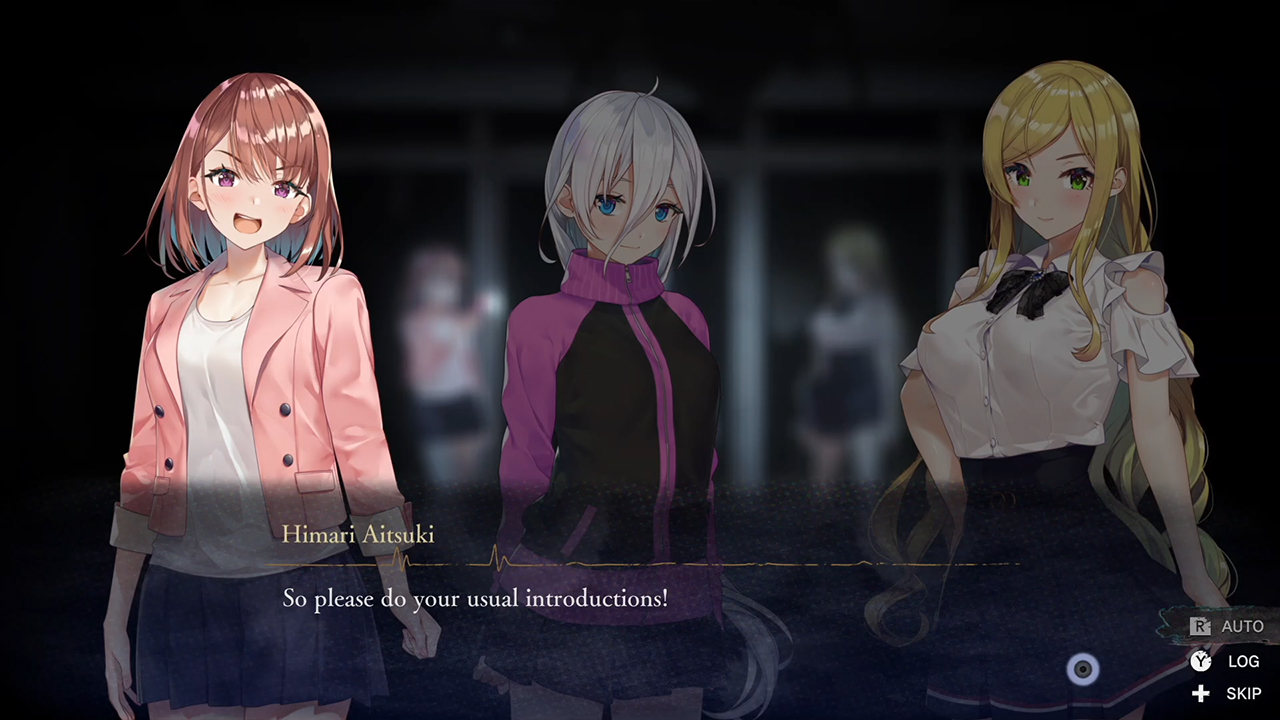Select Himari Aitsuki's name plate
This screenshot has height=720, width=1280.
click(358, 534)
